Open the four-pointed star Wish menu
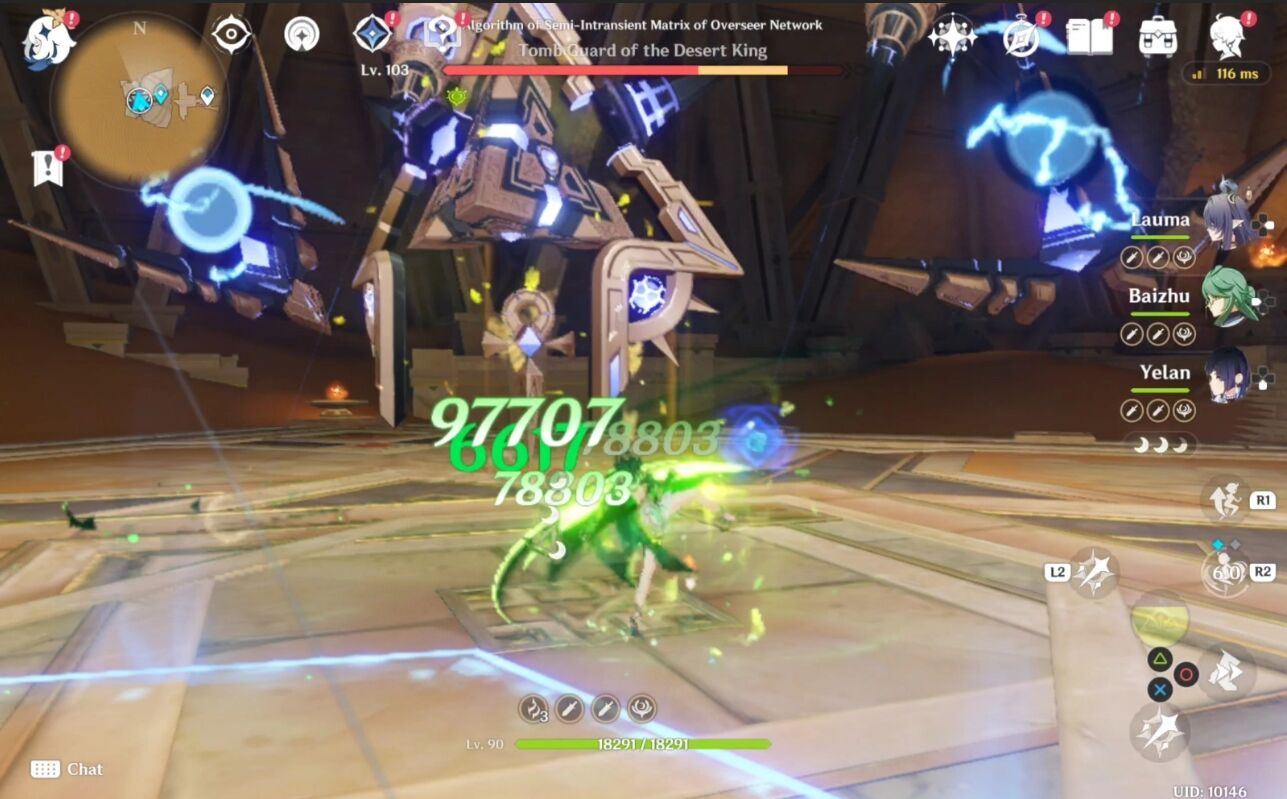The width and height of the screenshot is (1287, 799). pos(951,37)
